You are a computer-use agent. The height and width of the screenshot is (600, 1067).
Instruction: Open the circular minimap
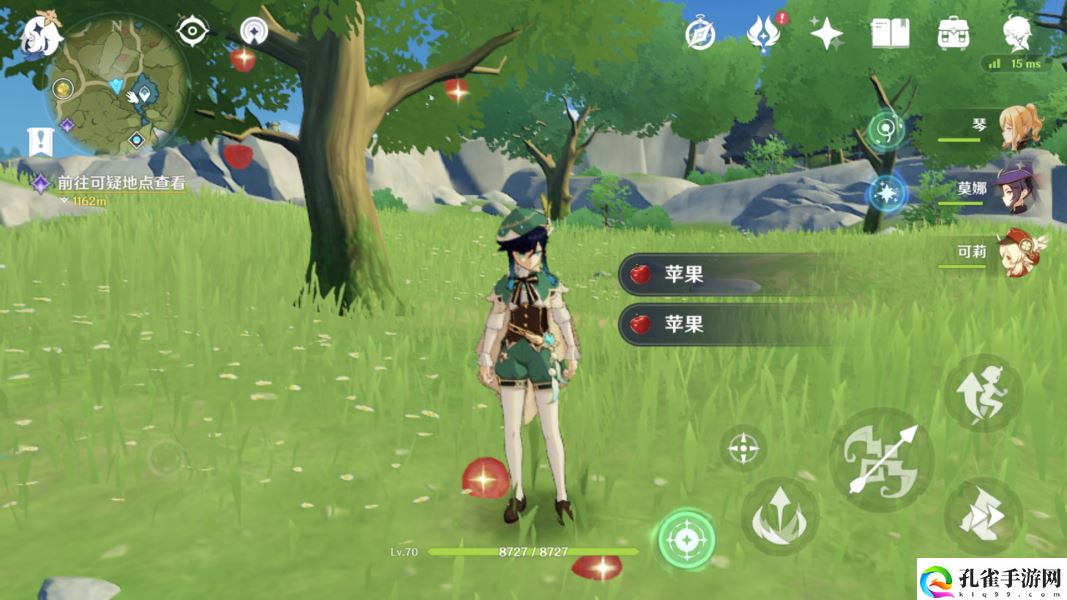118,87
